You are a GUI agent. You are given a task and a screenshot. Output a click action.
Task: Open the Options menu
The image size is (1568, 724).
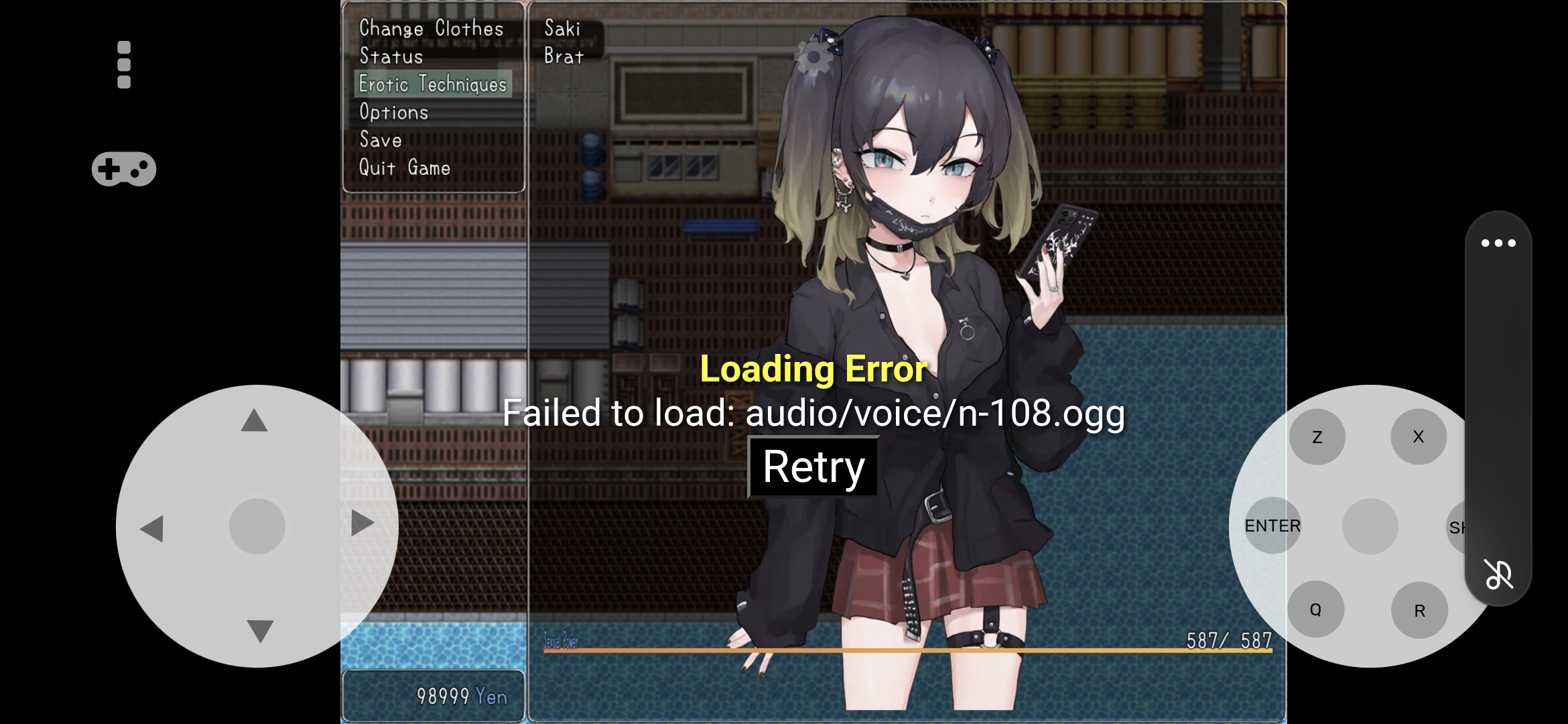[x=394, y=112]
